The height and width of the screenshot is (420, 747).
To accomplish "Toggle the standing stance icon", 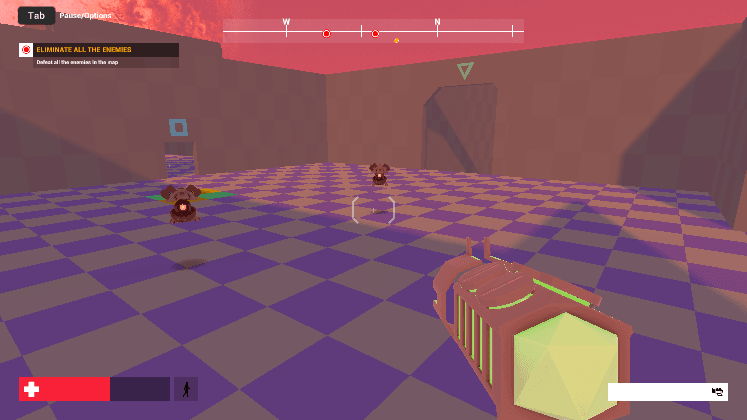I will click(x=185, y=389).
